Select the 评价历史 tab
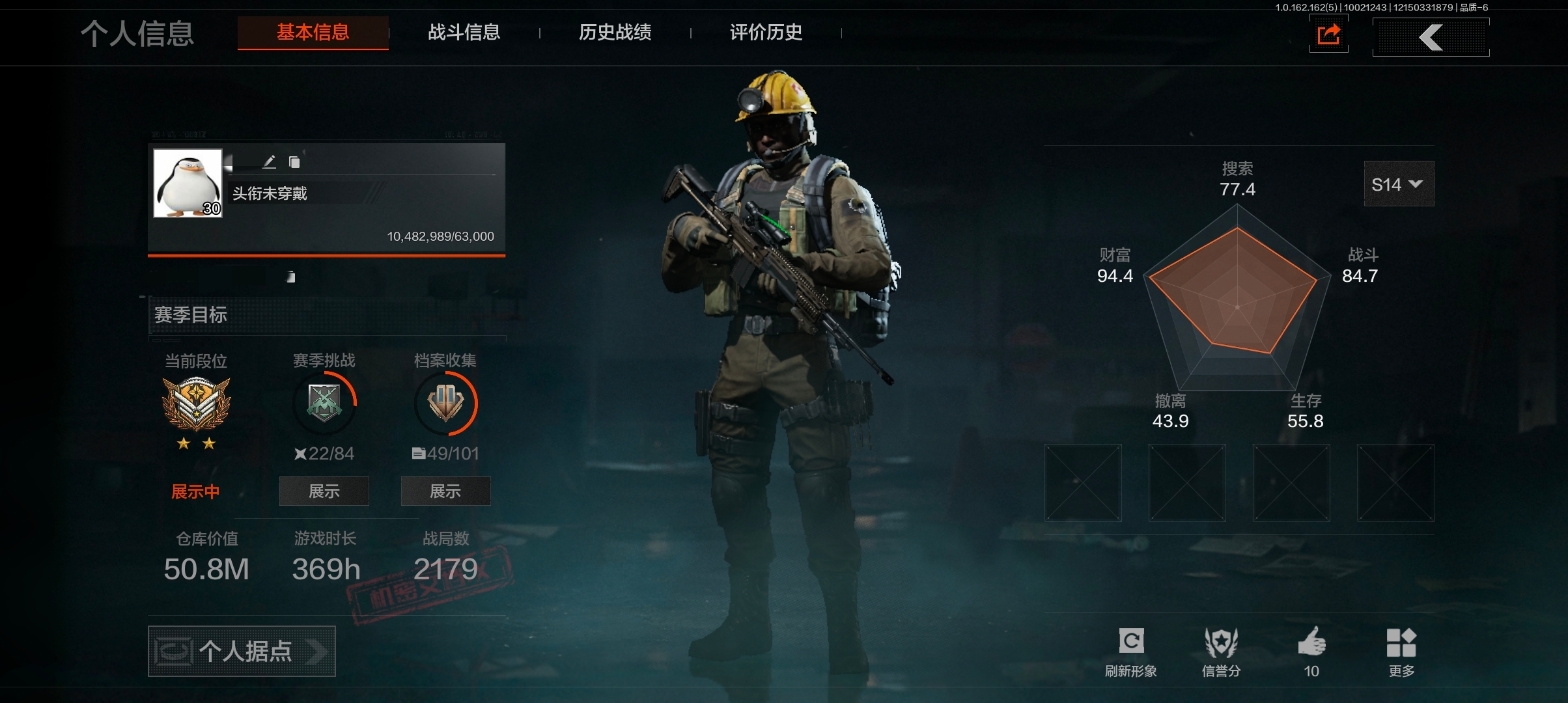 (x=766, y=33)
